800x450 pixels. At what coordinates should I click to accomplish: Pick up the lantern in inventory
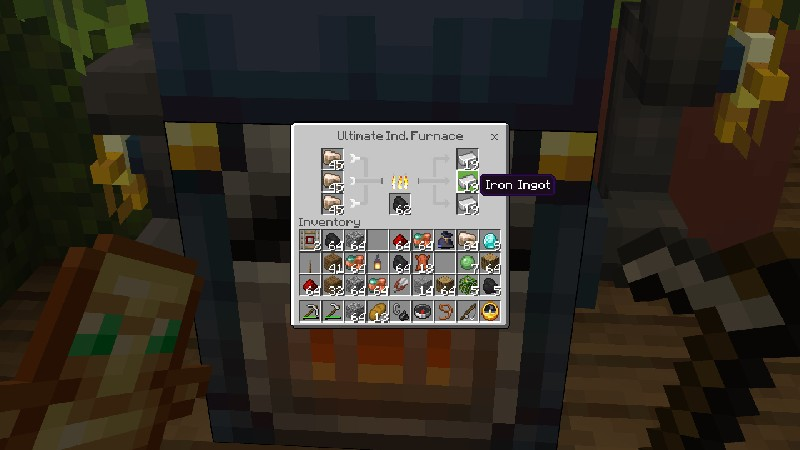click(378, 263)
